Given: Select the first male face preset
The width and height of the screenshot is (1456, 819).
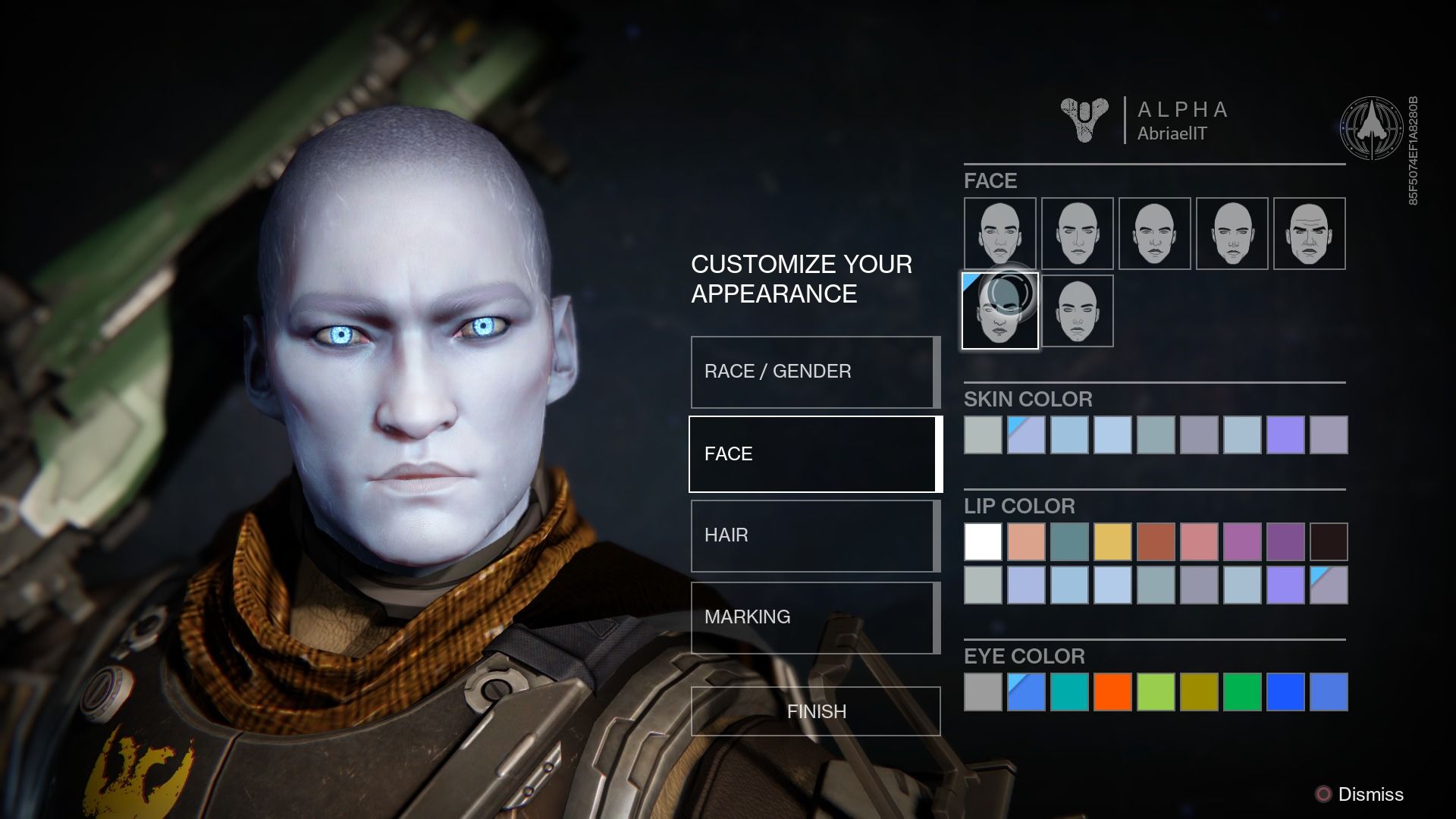Looking at the screenshot, I should coord(999,234).
